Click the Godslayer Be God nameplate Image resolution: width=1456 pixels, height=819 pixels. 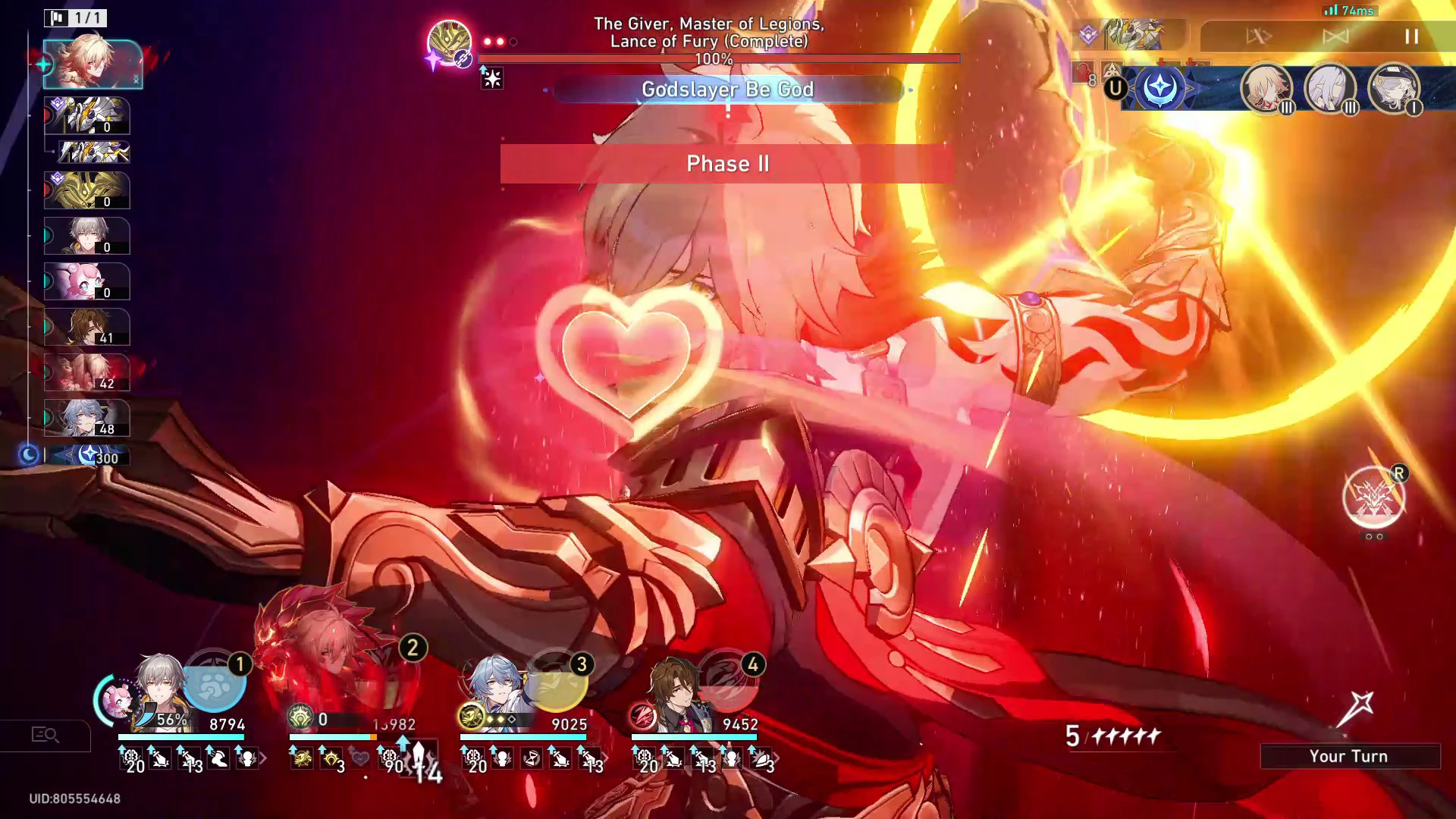[x=728, y=89]
